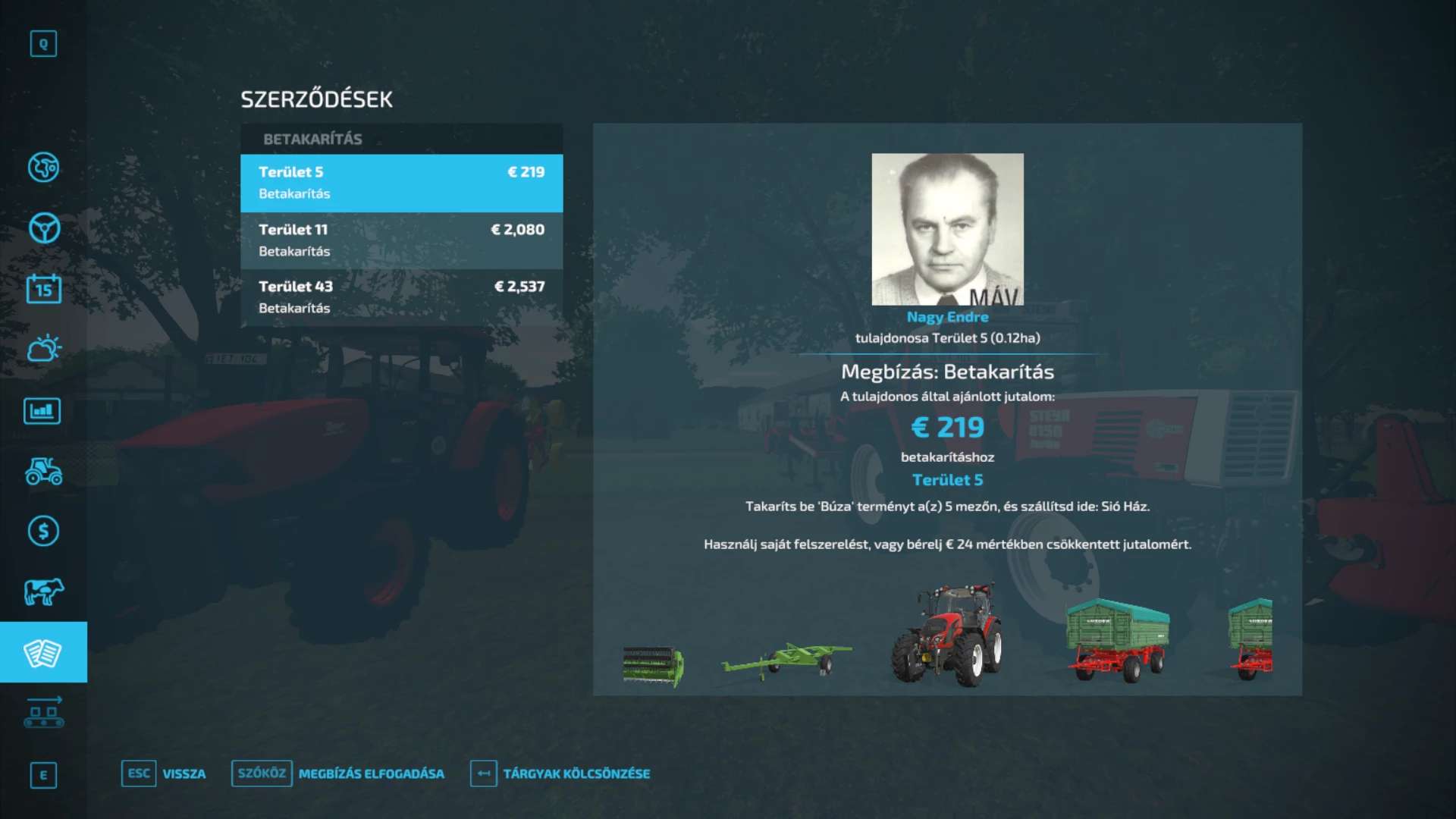Screen dimensions: 1456x819
Task: Open the price statistics chart tab
Action: point(43,411)
